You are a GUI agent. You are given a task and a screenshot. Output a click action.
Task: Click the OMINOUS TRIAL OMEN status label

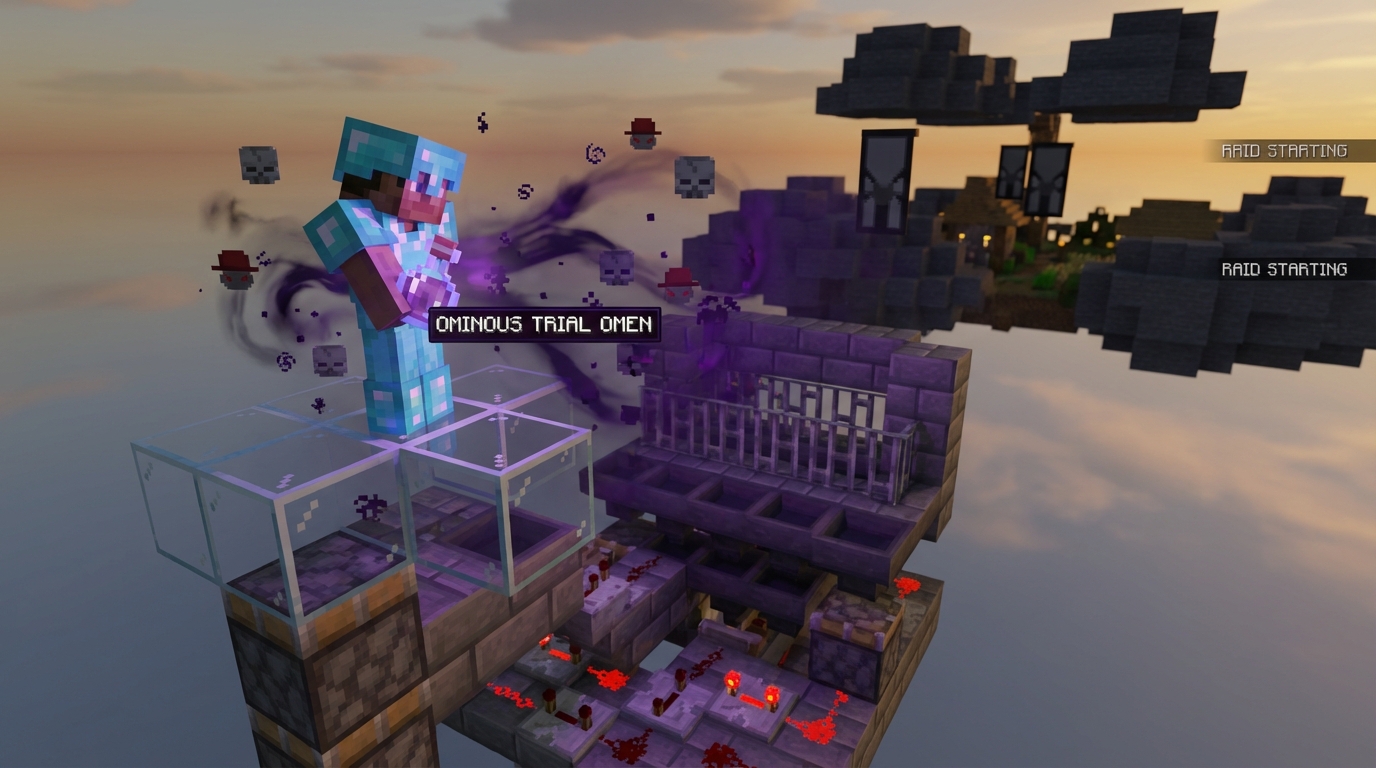tap(541, 324)
